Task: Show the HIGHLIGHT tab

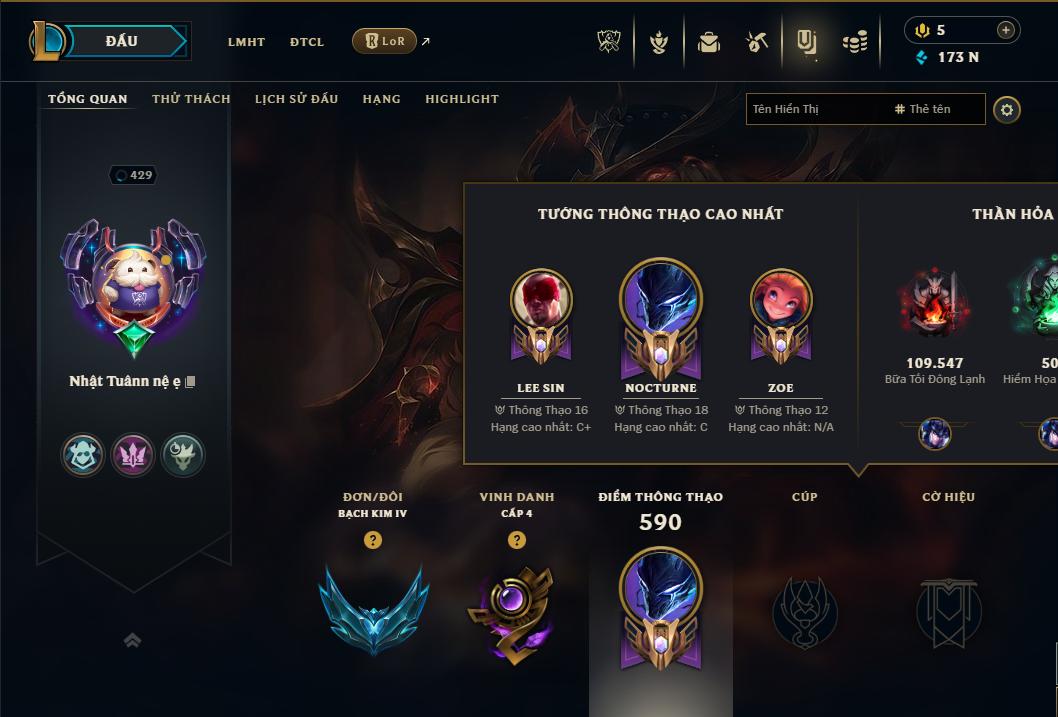Action: click(461, 99)
